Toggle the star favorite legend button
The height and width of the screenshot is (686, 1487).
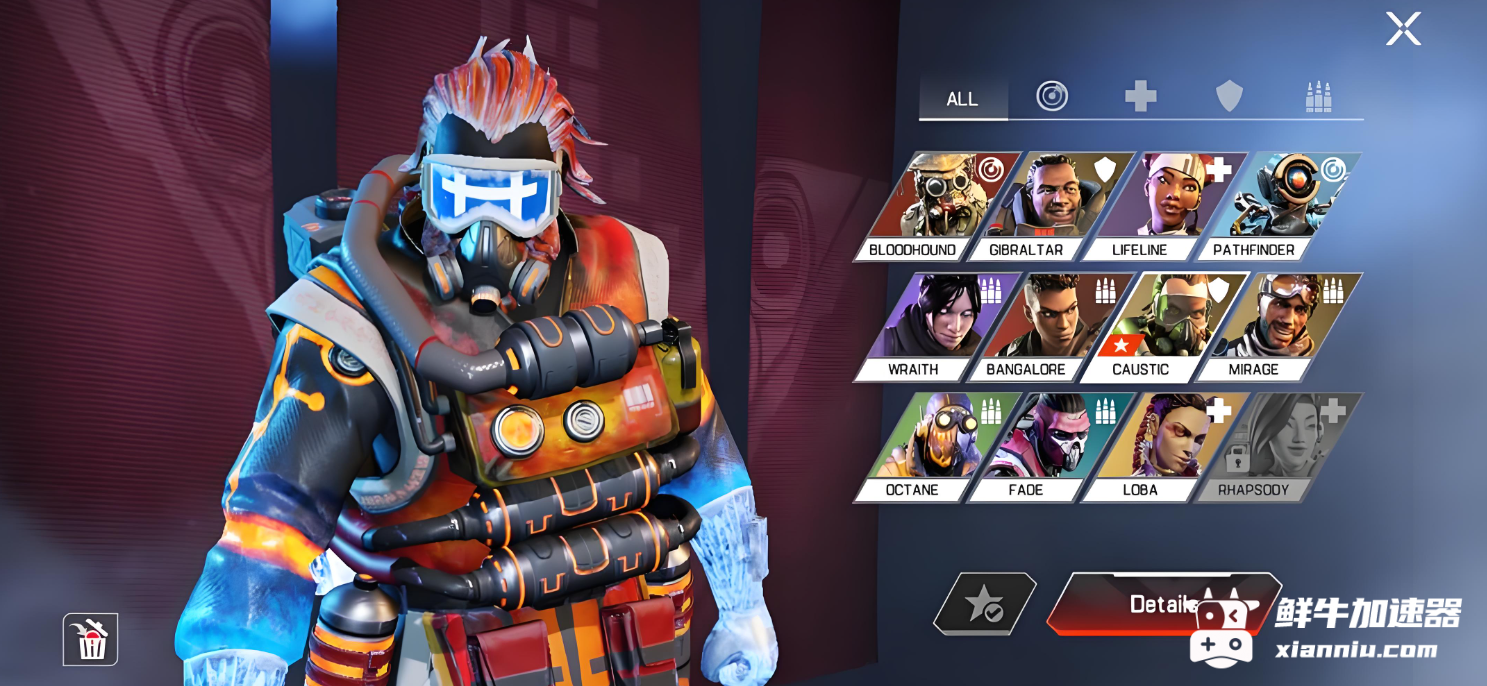(x=984, y=603)
